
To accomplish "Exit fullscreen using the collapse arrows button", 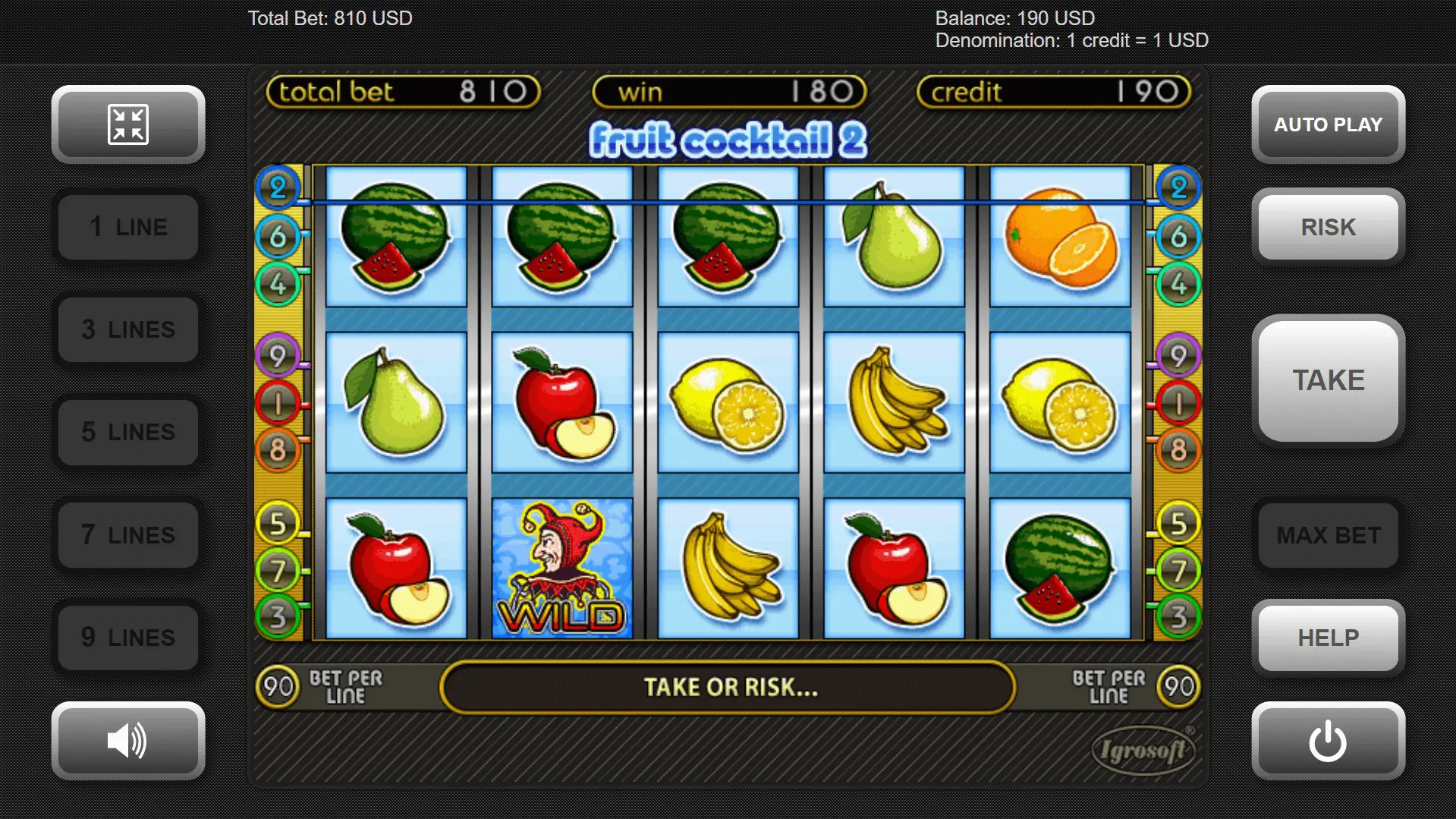I will point(128,124).
